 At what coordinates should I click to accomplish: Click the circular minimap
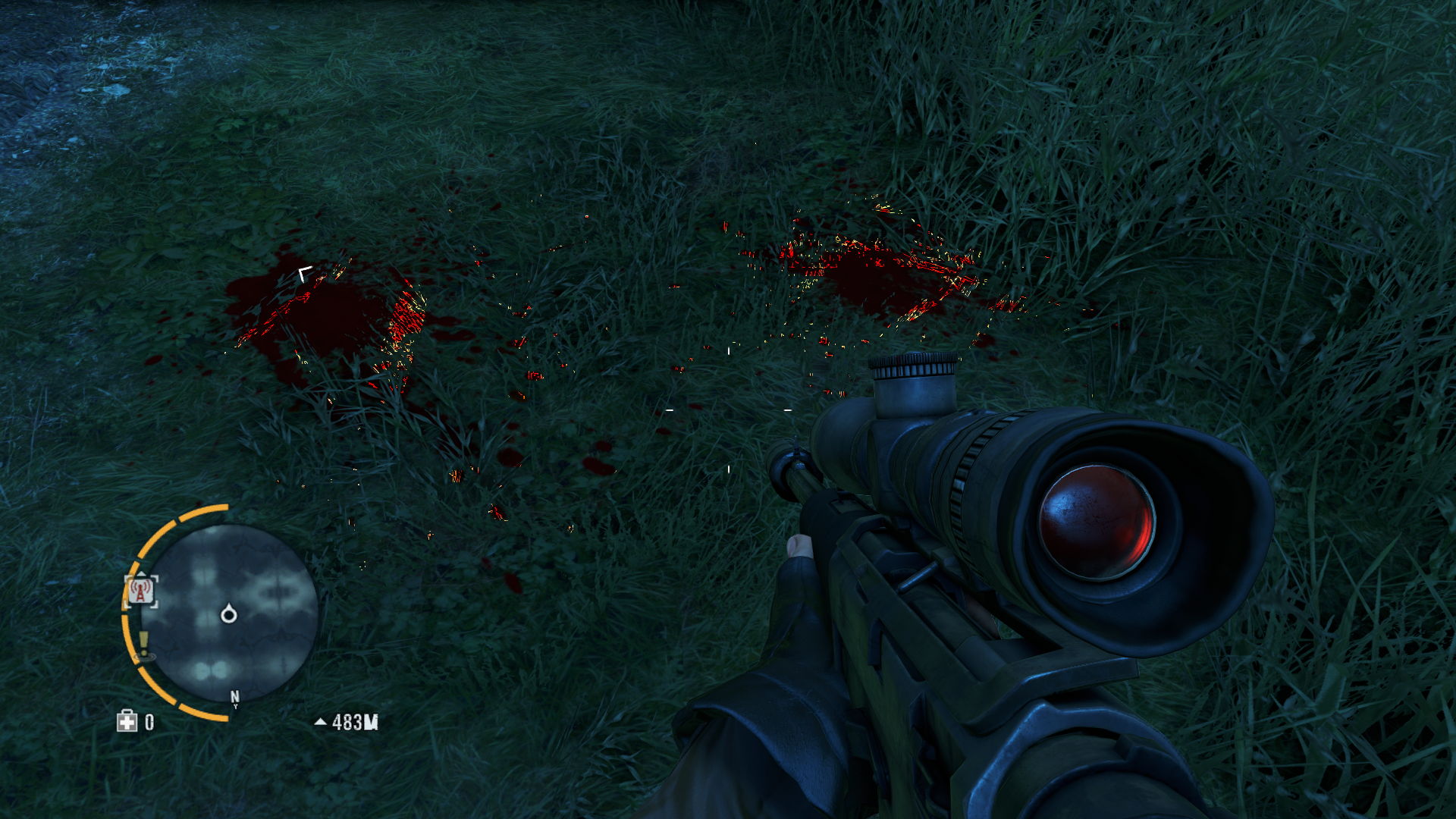(229, 613)
